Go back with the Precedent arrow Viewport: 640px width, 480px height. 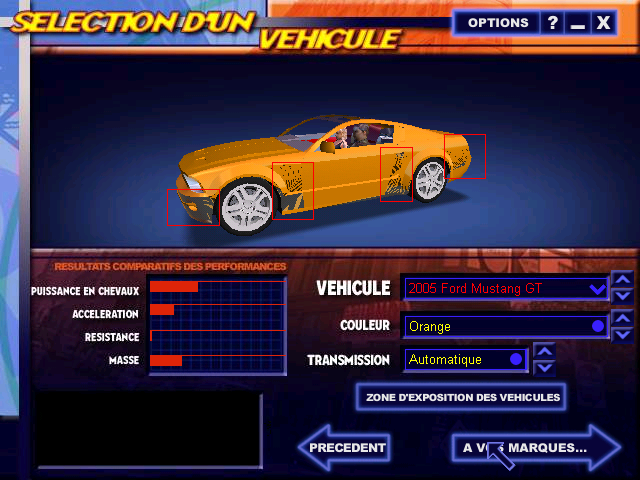(x=345, y=448)
